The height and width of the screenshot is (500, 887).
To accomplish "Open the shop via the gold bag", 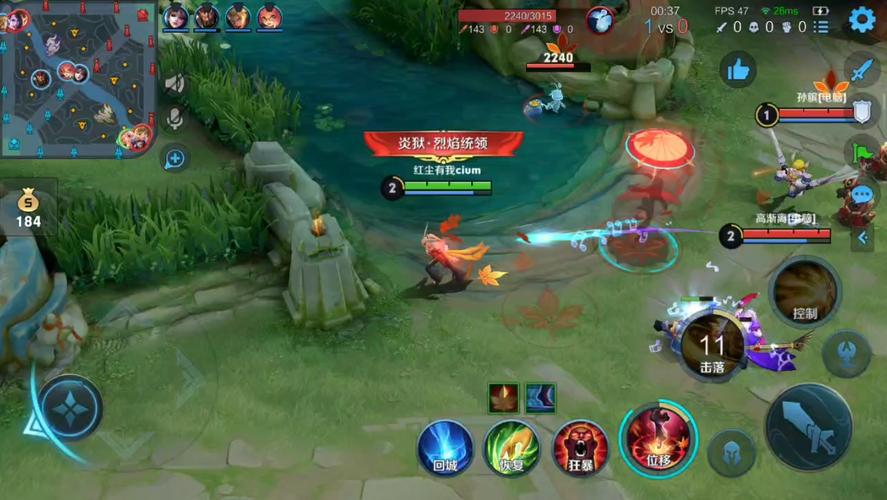I will click(28, 207).
